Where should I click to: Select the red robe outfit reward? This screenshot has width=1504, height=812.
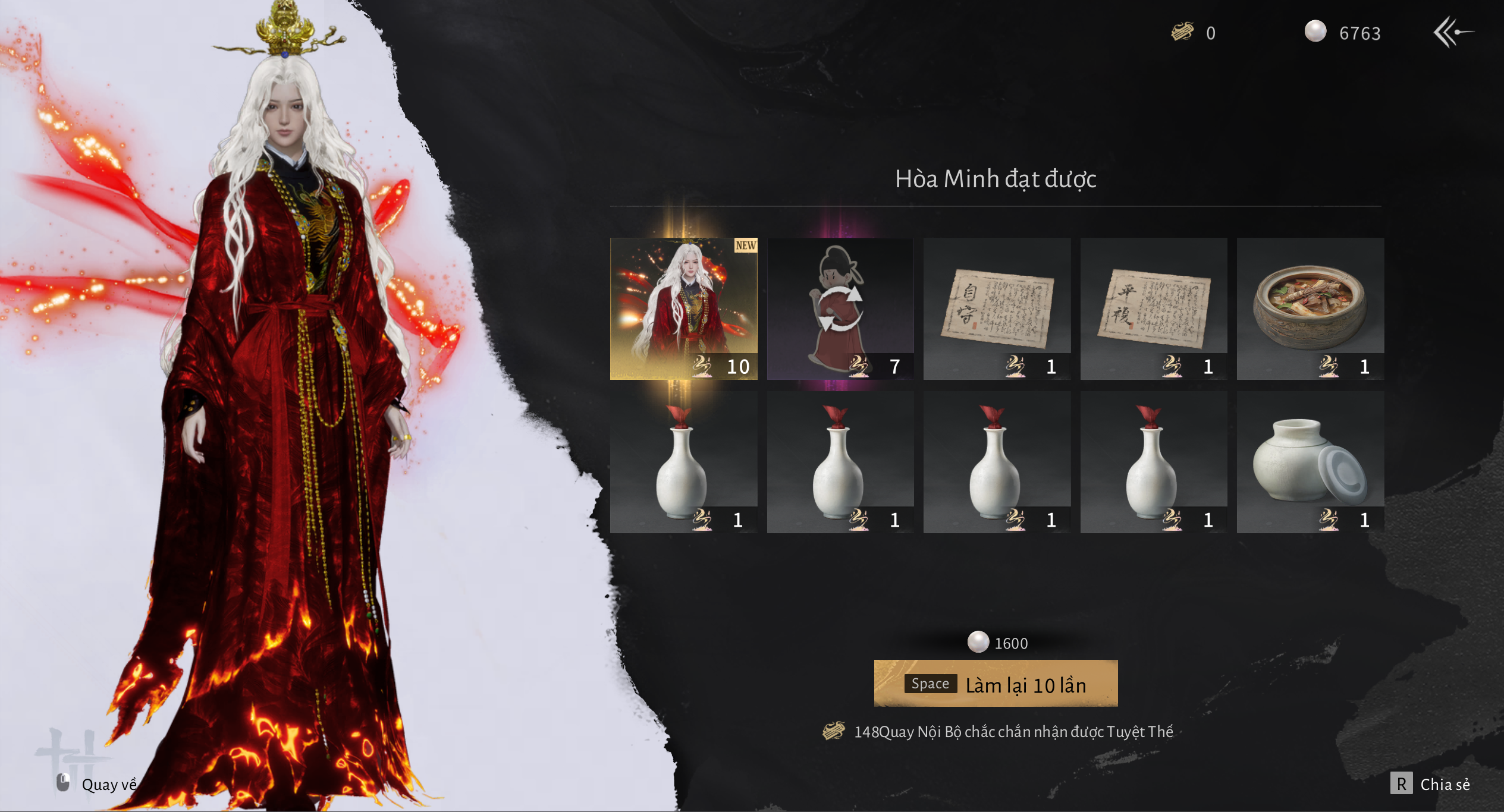(683, 309)
